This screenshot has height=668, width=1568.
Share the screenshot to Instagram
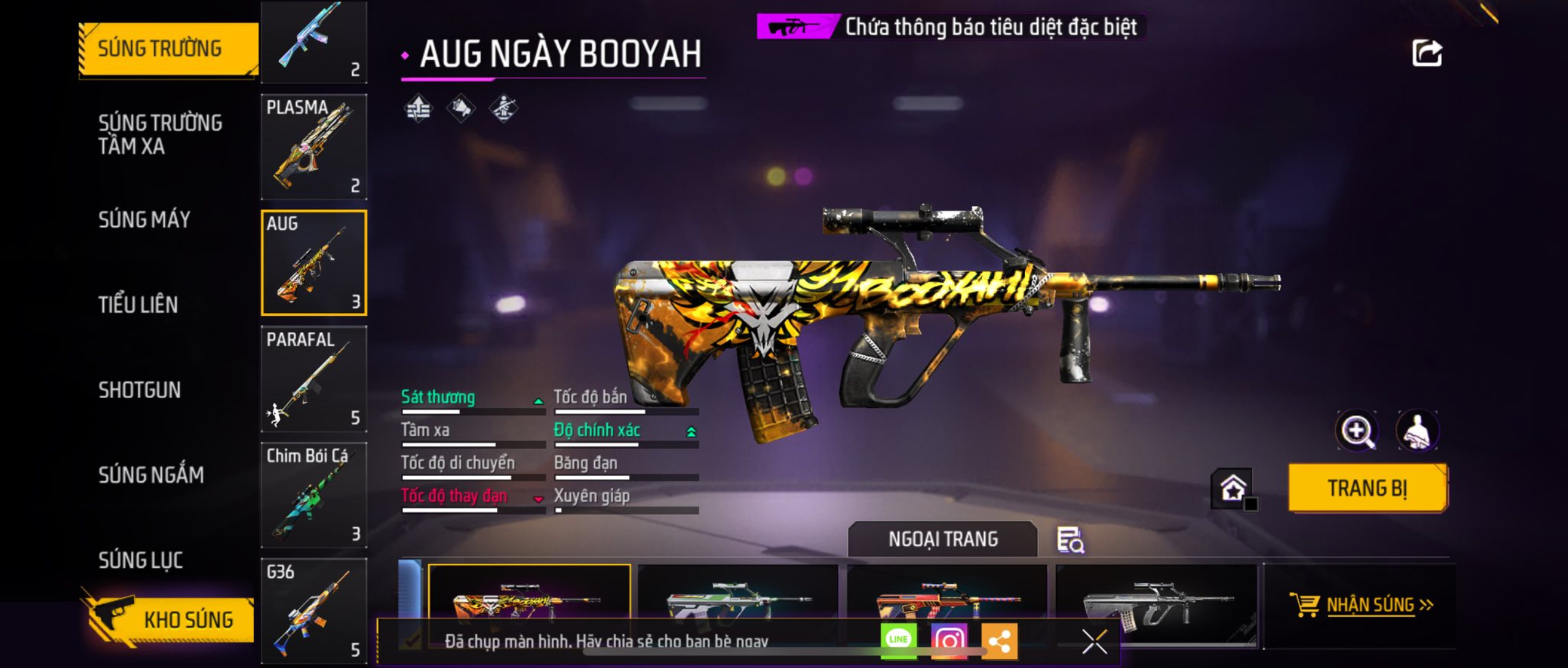(949, 641)
